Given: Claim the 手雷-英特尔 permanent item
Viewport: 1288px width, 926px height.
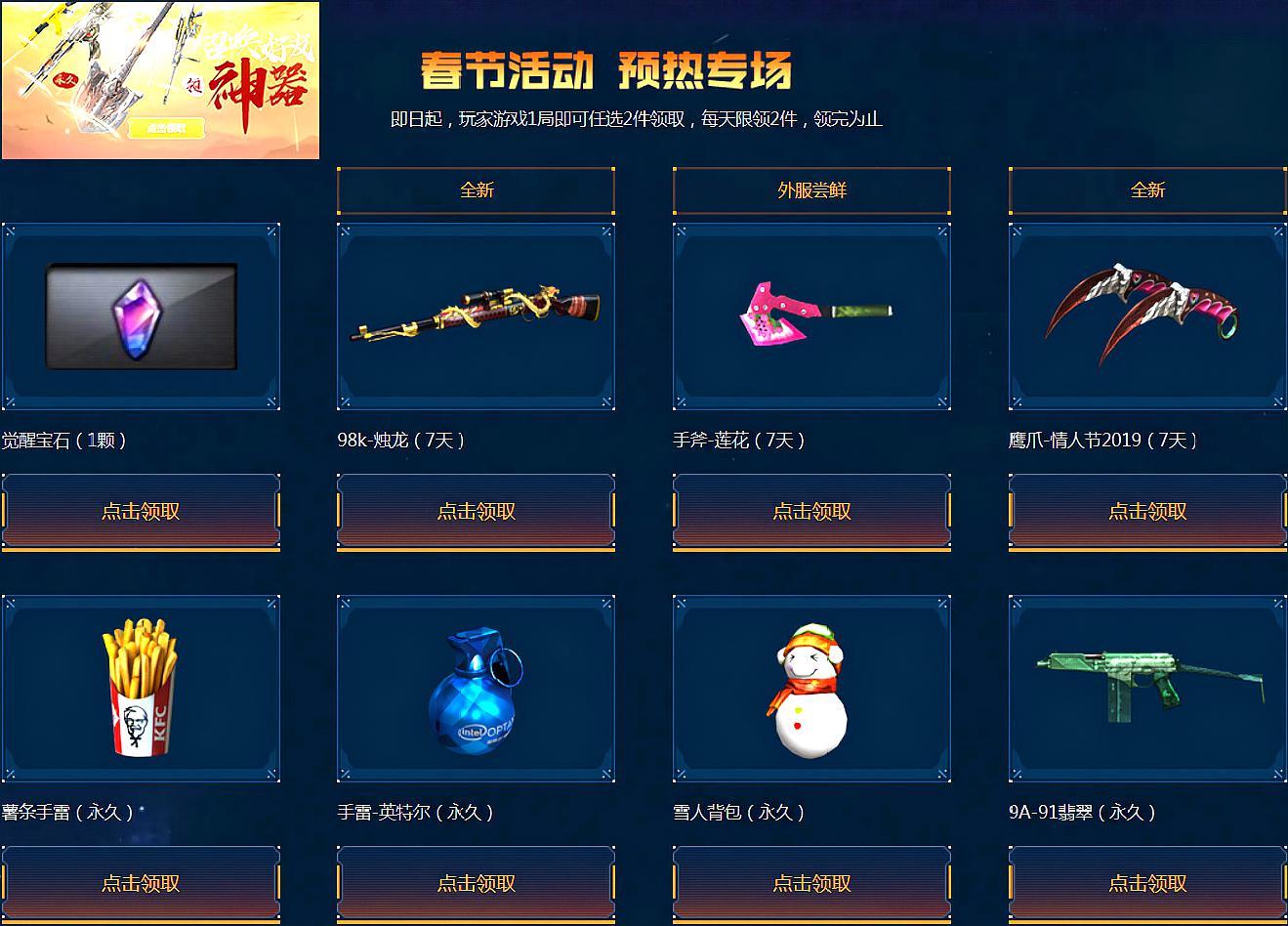Looking at the screenshot, I should click(475, 881).
